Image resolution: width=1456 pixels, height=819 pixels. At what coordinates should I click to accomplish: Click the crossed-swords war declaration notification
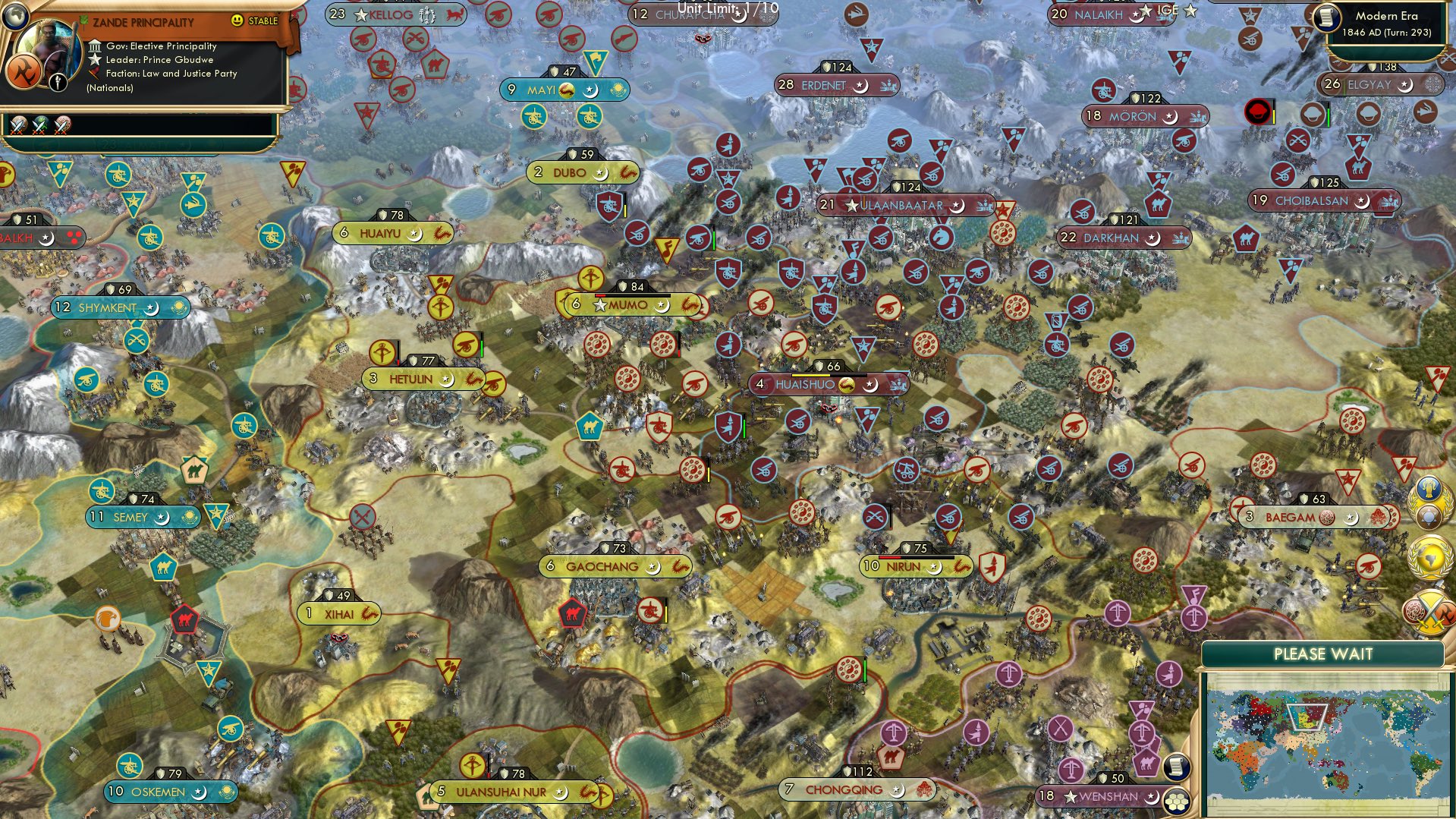(1429, 611)
